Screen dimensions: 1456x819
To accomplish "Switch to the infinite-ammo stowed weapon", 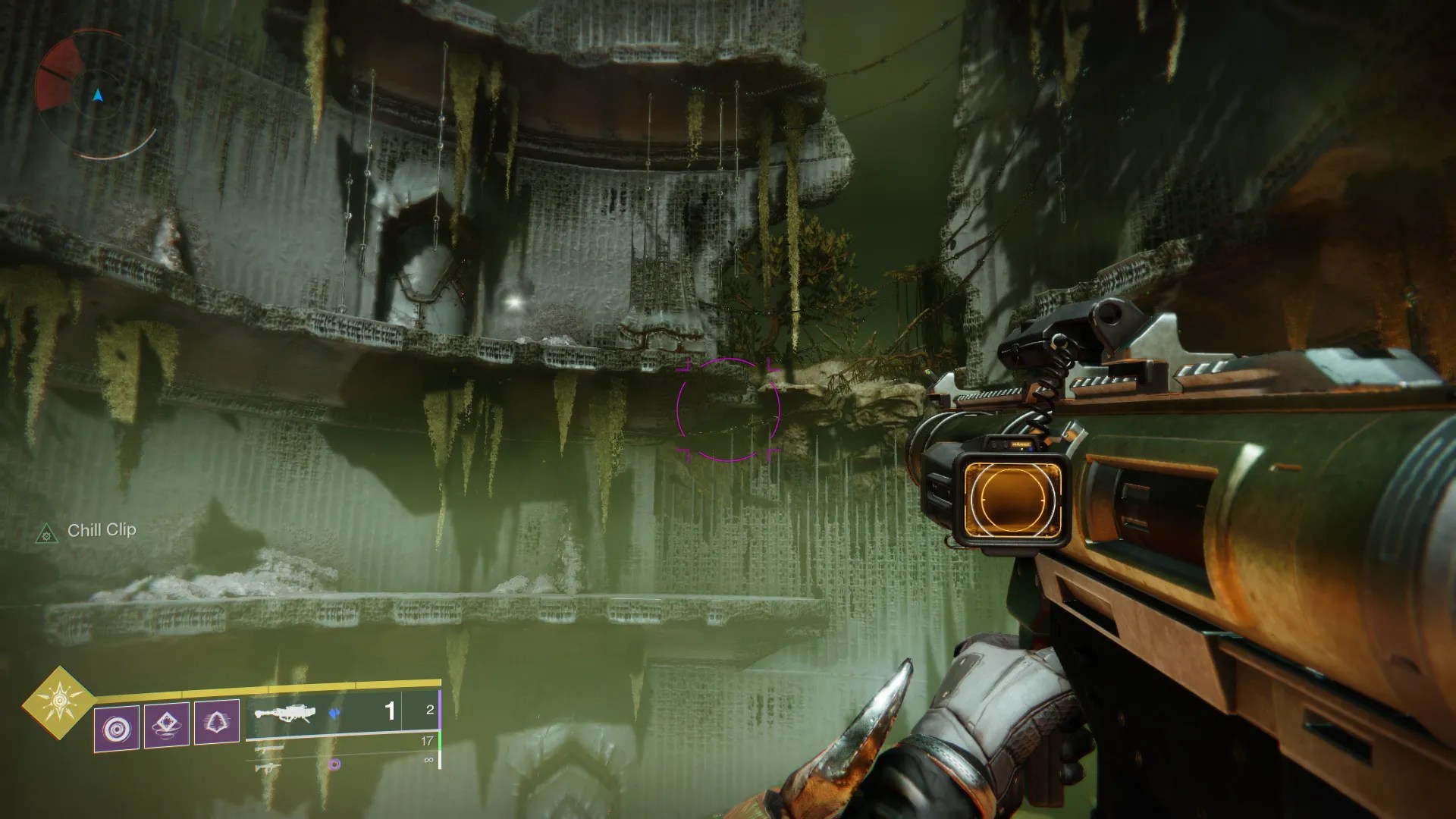I will (x=270, y=767).
